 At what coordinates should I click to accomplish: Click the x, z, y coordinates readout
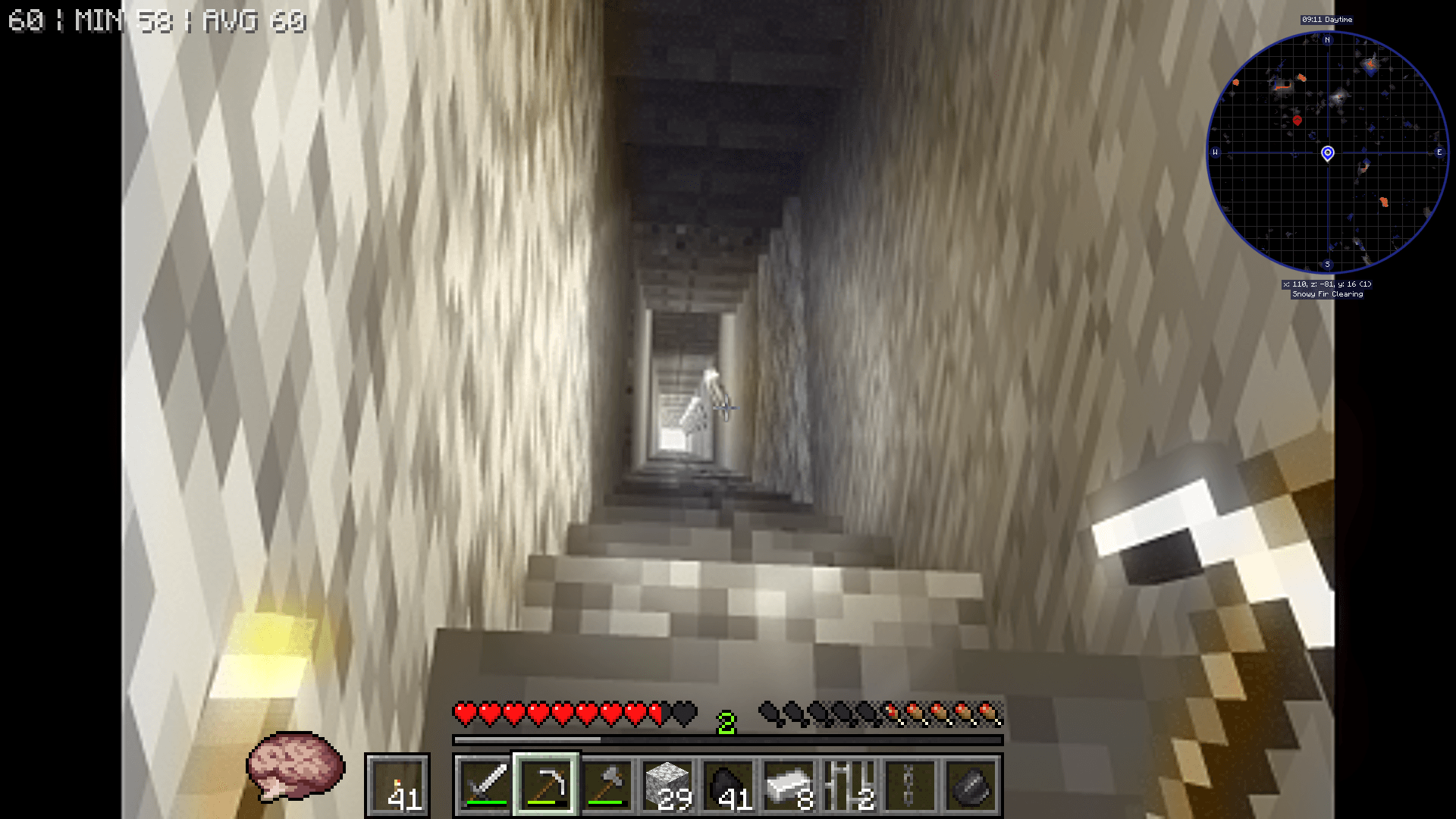[x=1328, y=284]
